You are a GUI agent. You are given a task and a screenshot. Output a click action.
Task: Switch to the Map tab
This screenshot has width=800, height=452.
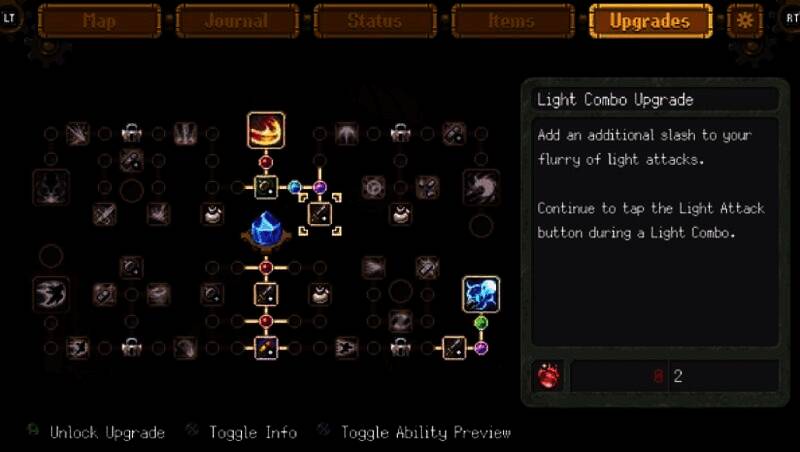99,21
